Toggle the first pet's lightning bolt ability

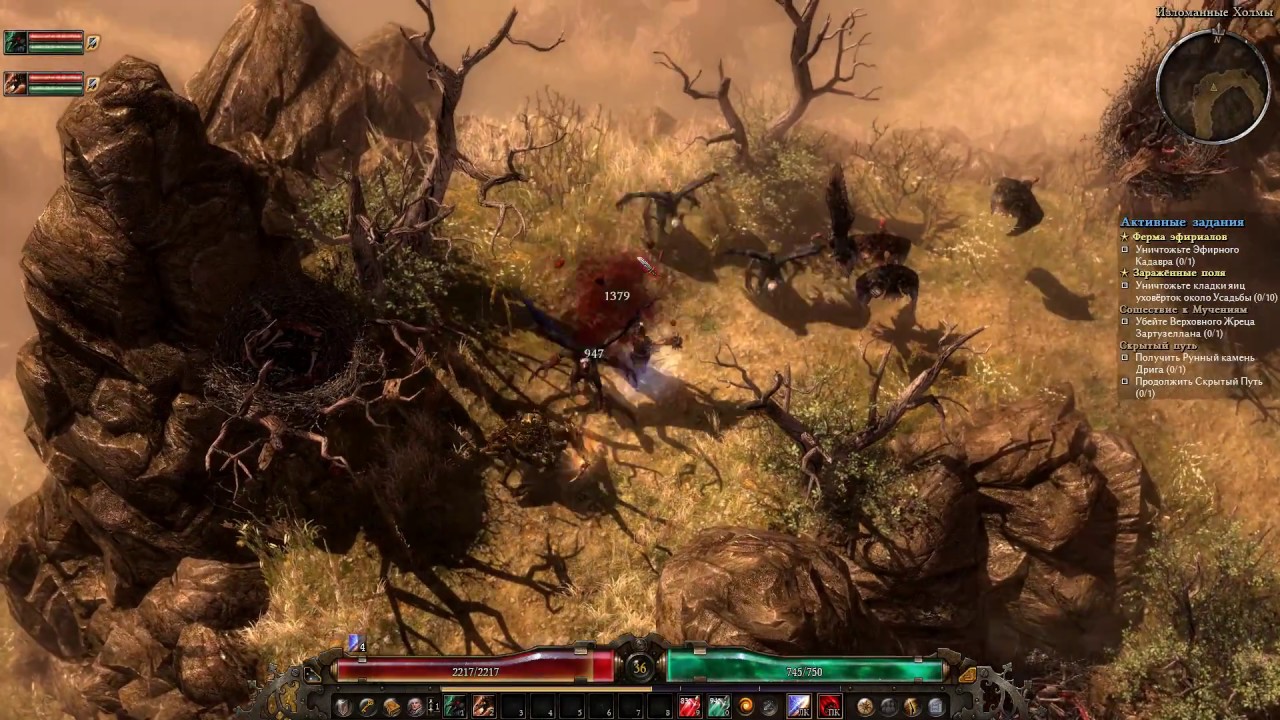[x=92, y=41]
